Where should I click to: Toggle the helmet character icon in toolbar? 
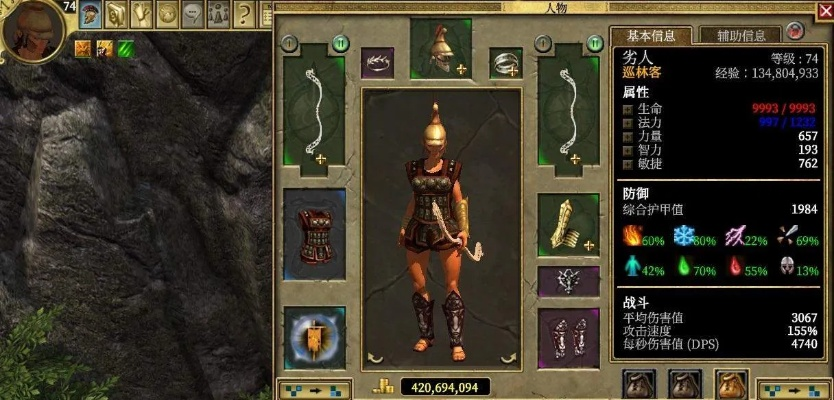89,14
